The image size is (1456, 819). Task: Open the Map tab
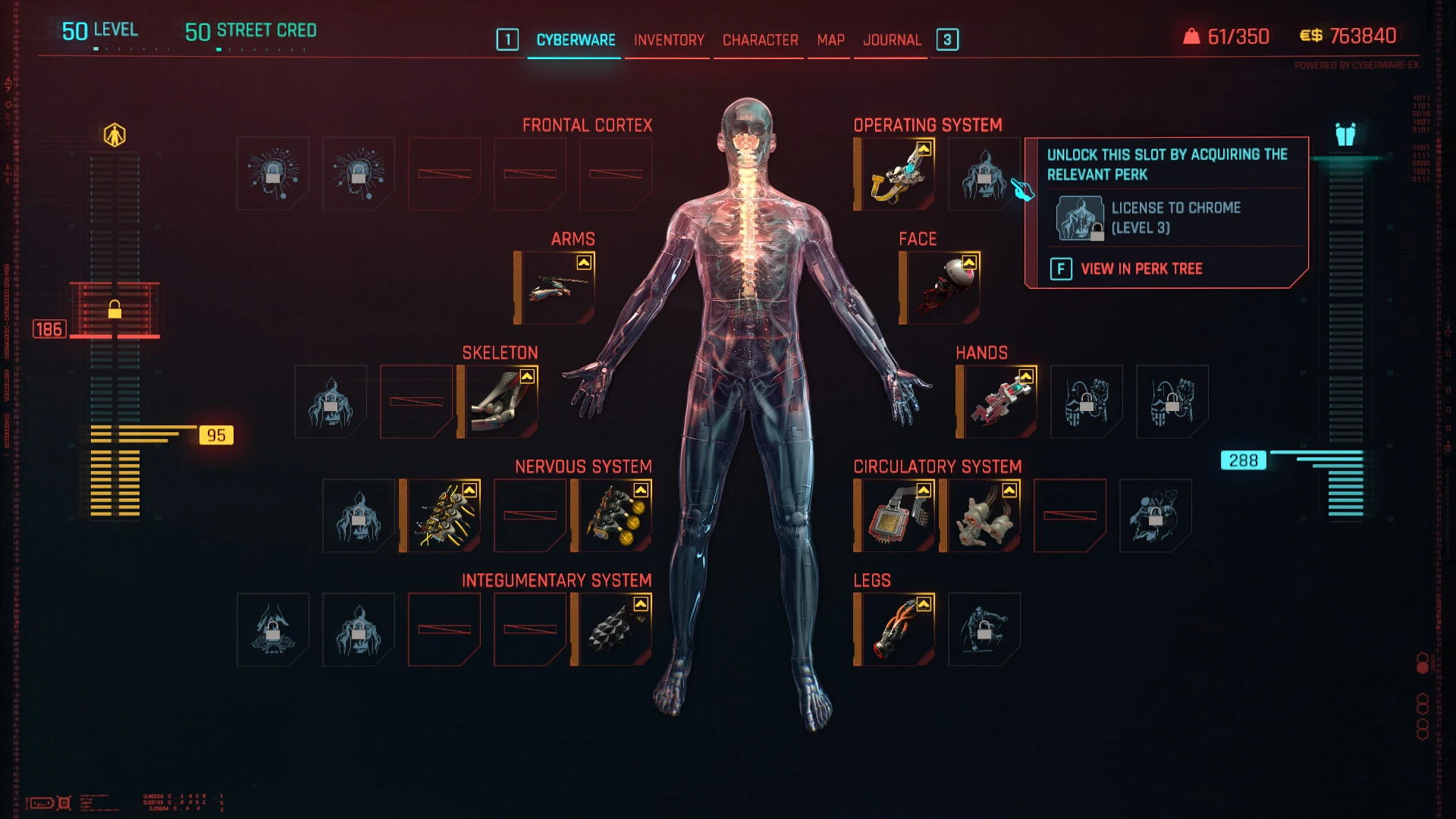tap(830, 40)
